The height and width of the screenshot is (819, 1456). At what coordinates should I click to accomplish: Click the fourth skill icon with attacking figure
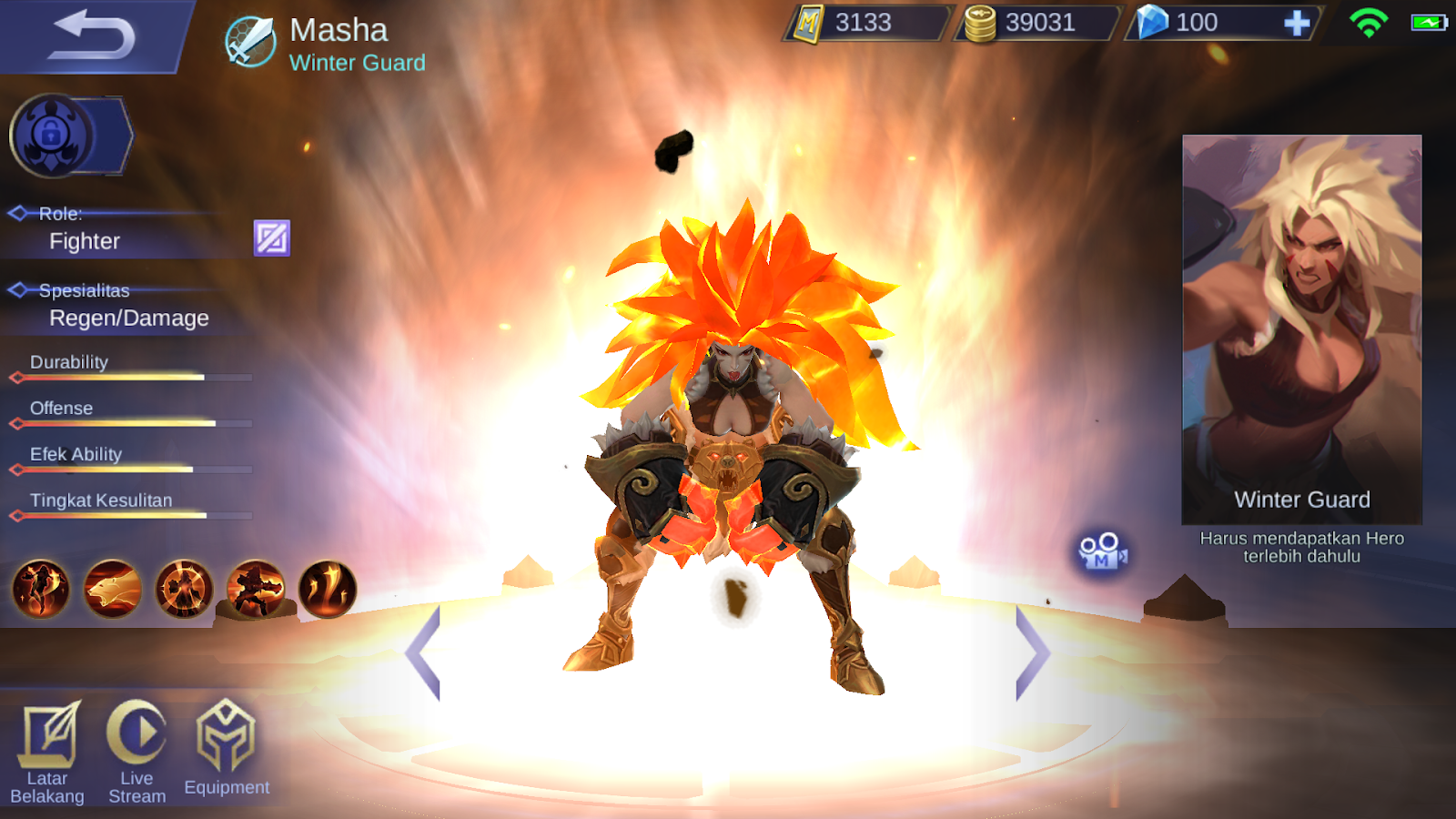click(256, 591)
